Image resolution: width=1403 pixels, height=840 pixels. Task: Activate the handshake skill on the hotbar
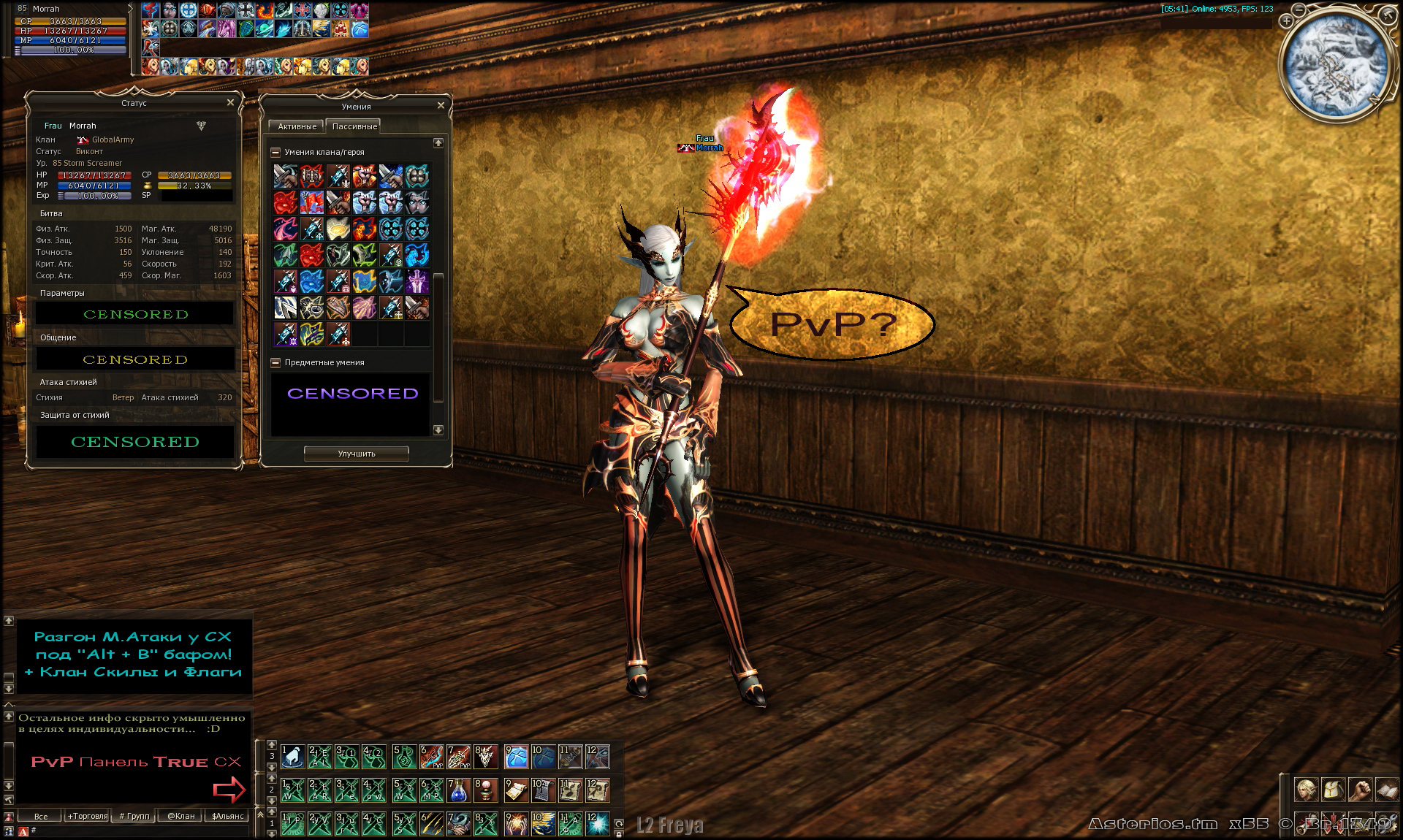[459, 824]
